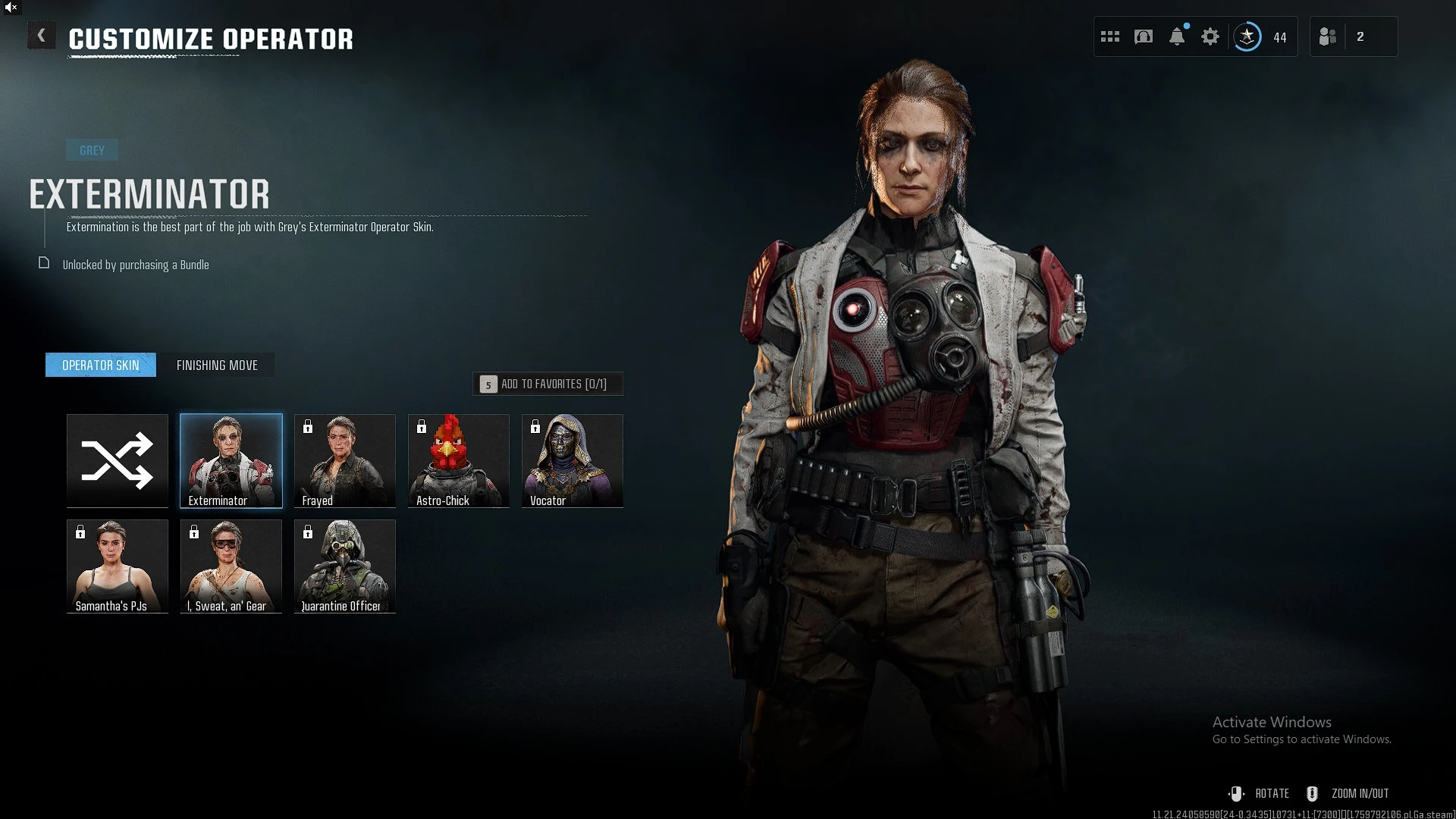
Task: Click the muted speaker icon overlay
Action: pyautogui.click(x=11, y=8)
